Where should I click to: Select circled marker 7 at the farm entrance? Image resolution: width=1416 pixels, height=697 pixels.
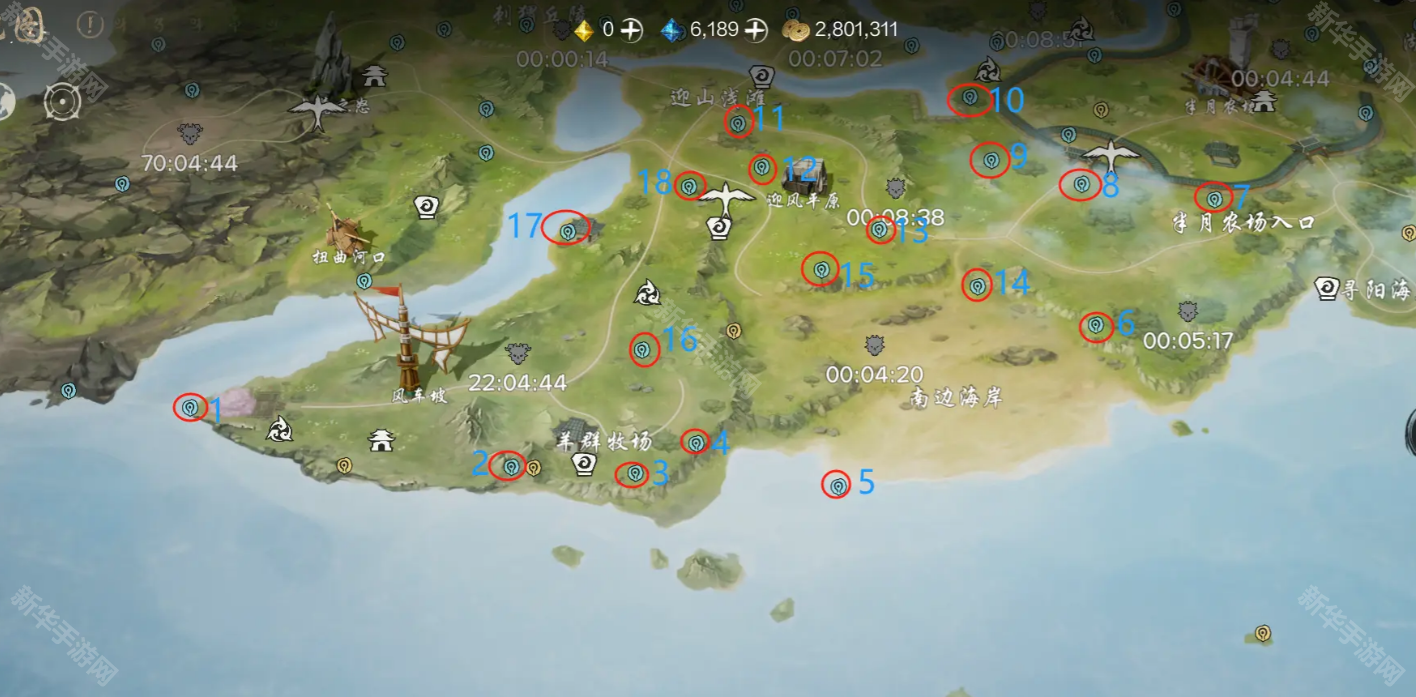(1214, 198)
